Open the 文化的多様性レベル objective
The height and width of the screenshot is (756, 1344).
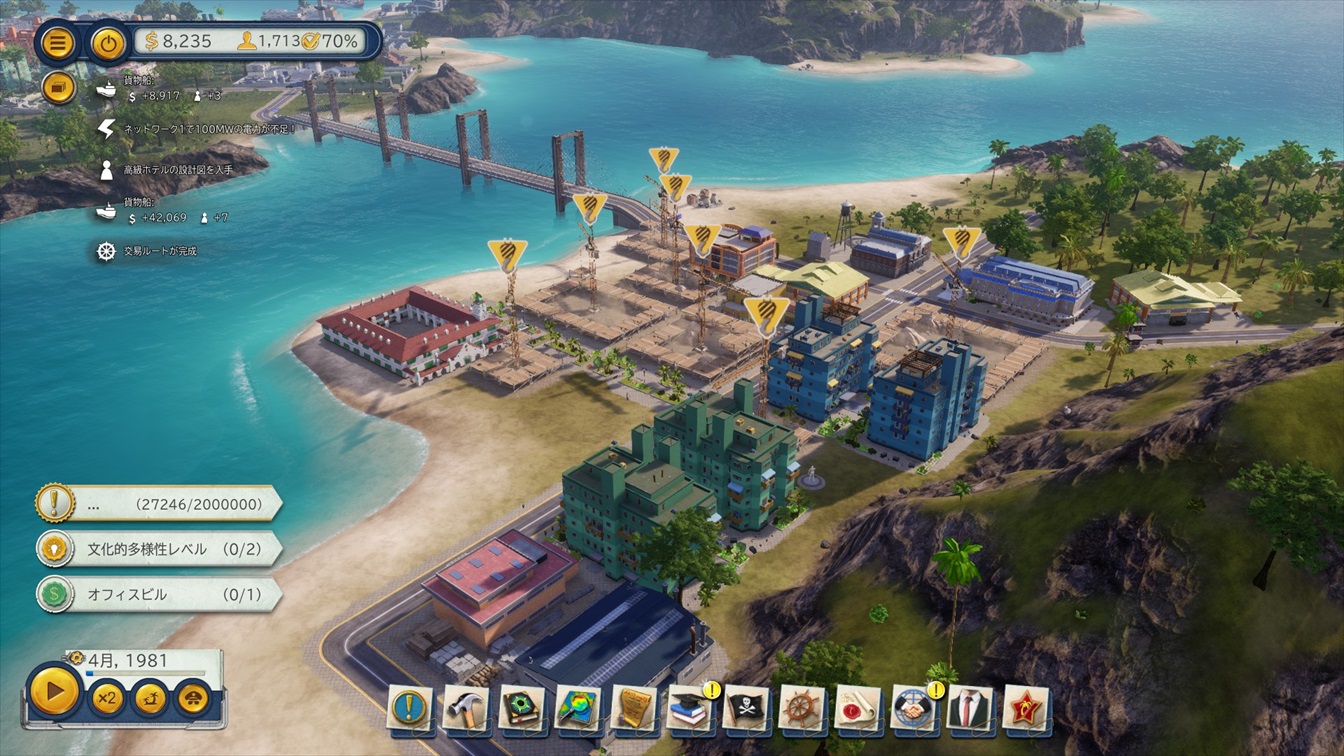click(x=160, y=549)
